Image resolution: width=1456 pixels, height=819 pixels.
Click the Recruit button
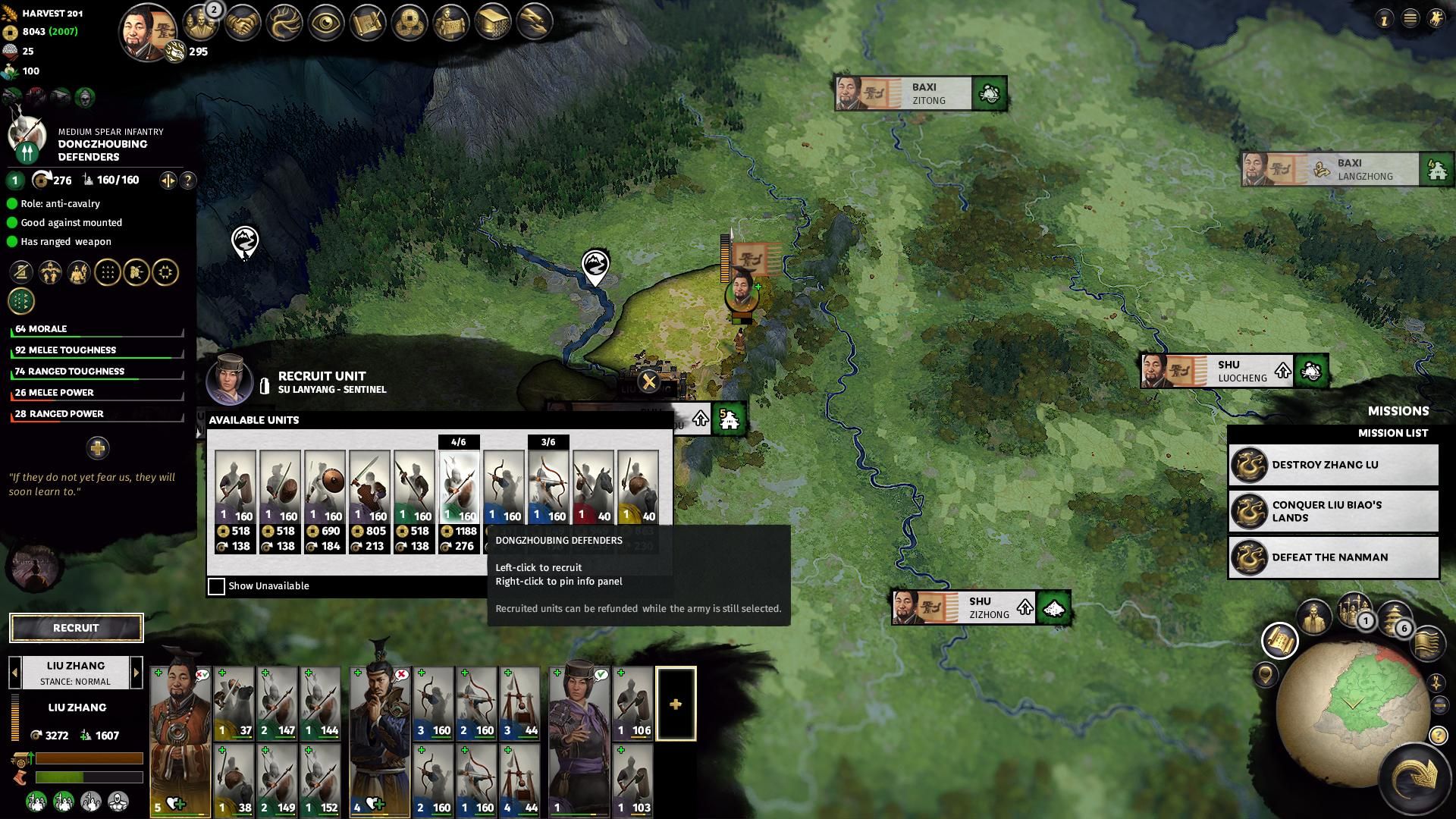click(76, 628)
